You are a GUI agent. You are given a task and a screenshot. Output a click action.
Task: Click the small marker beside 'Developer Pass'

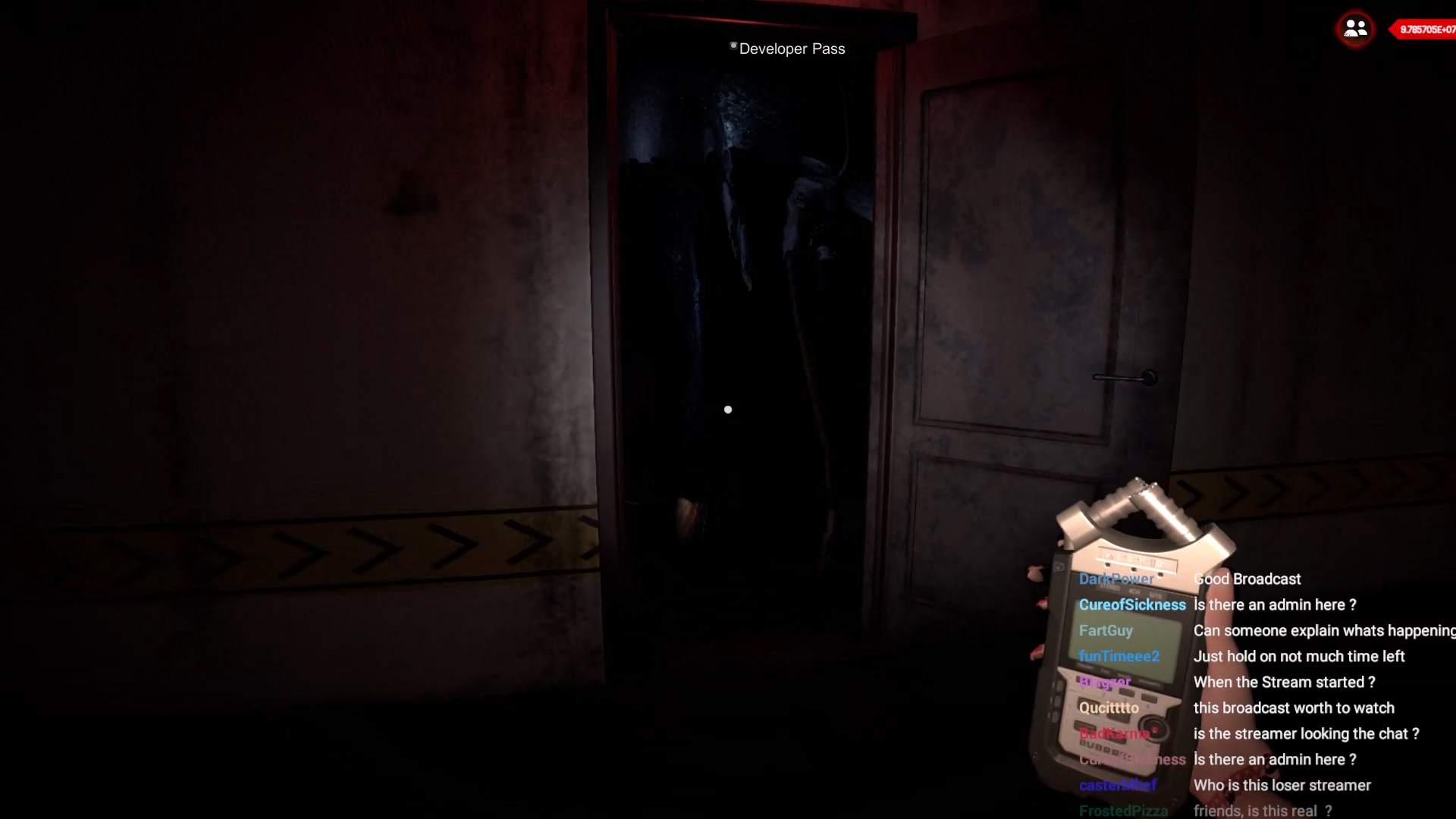click(733, 46)
